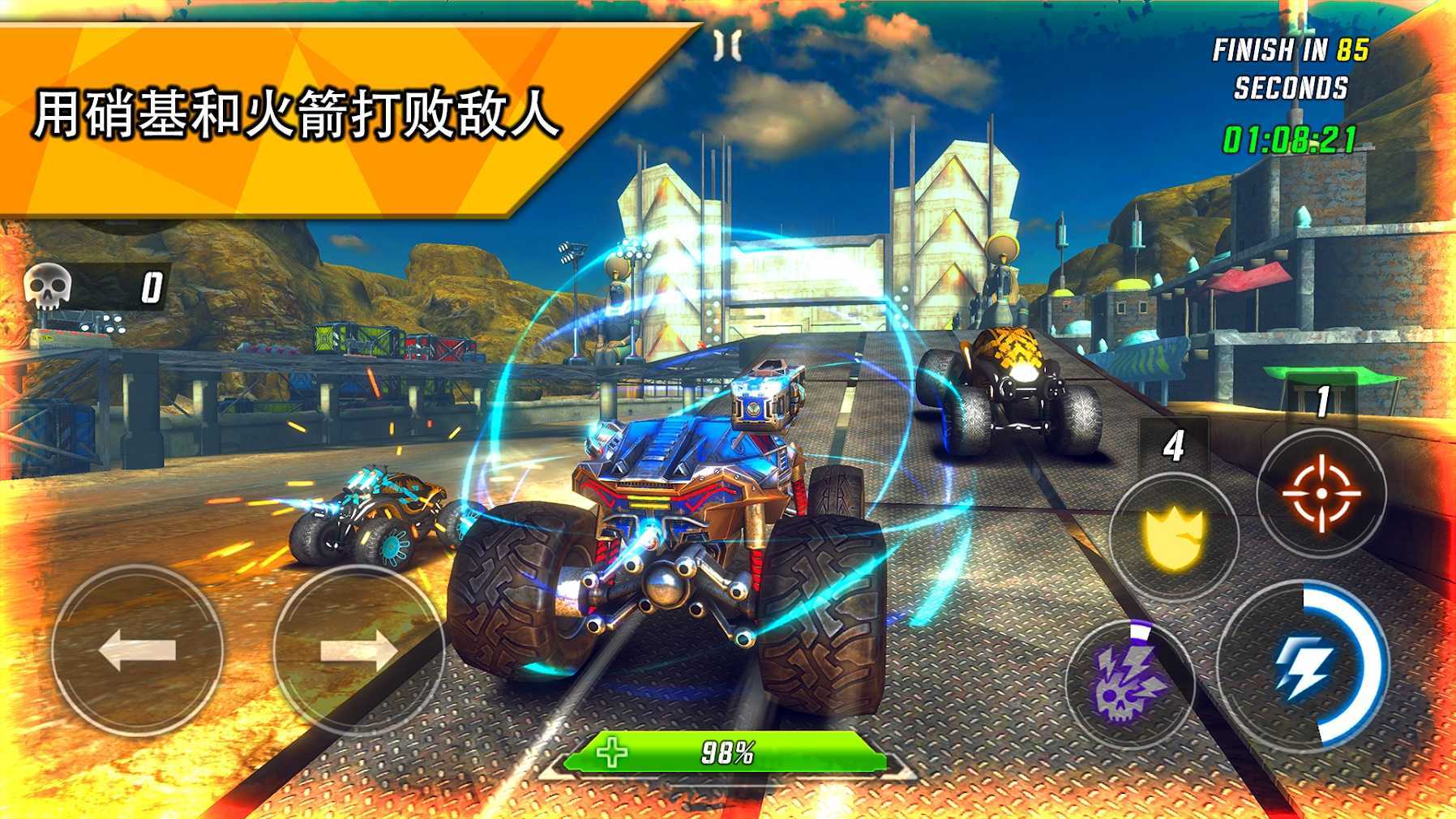The width and height of the screenshot is (1456, 819).
Task: Tap the 4 badge above the shield ability
Action: (1174, 444)
